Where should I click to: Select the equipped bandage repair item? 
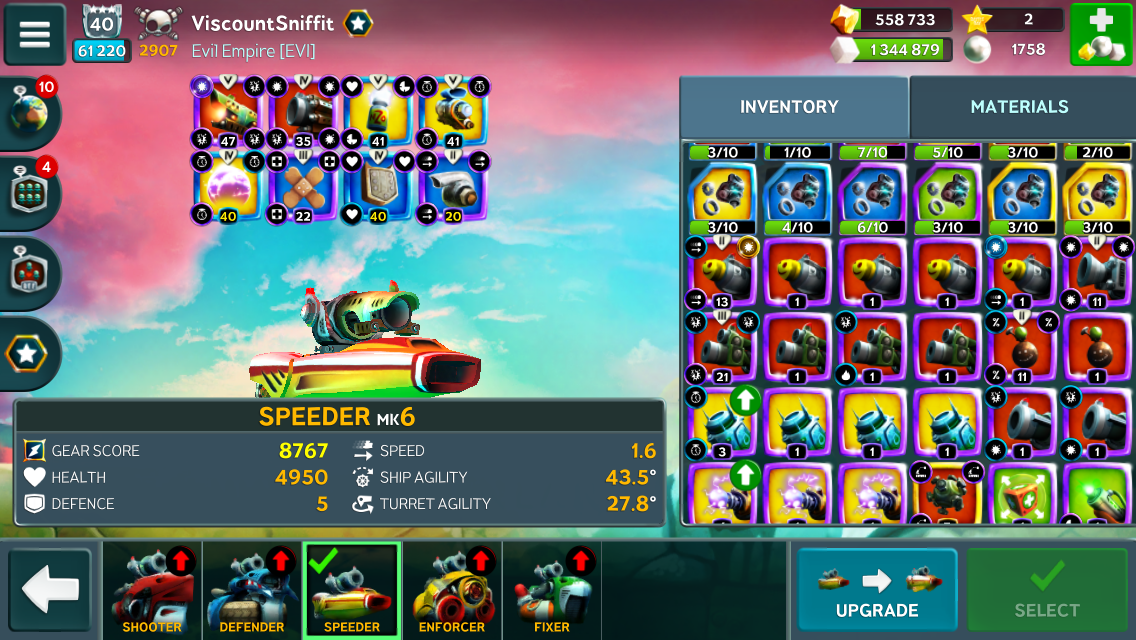[303, 186]
